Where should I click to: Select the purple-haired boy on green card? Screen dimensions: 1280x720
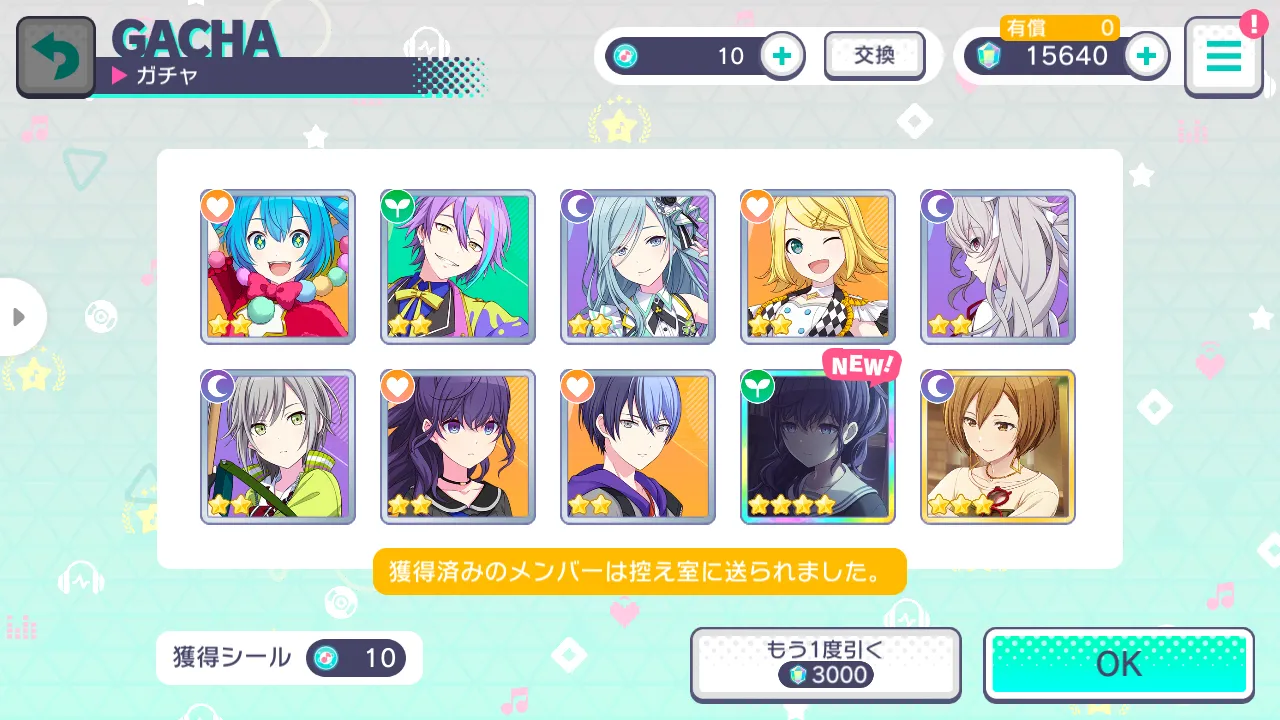click(458, 267)
